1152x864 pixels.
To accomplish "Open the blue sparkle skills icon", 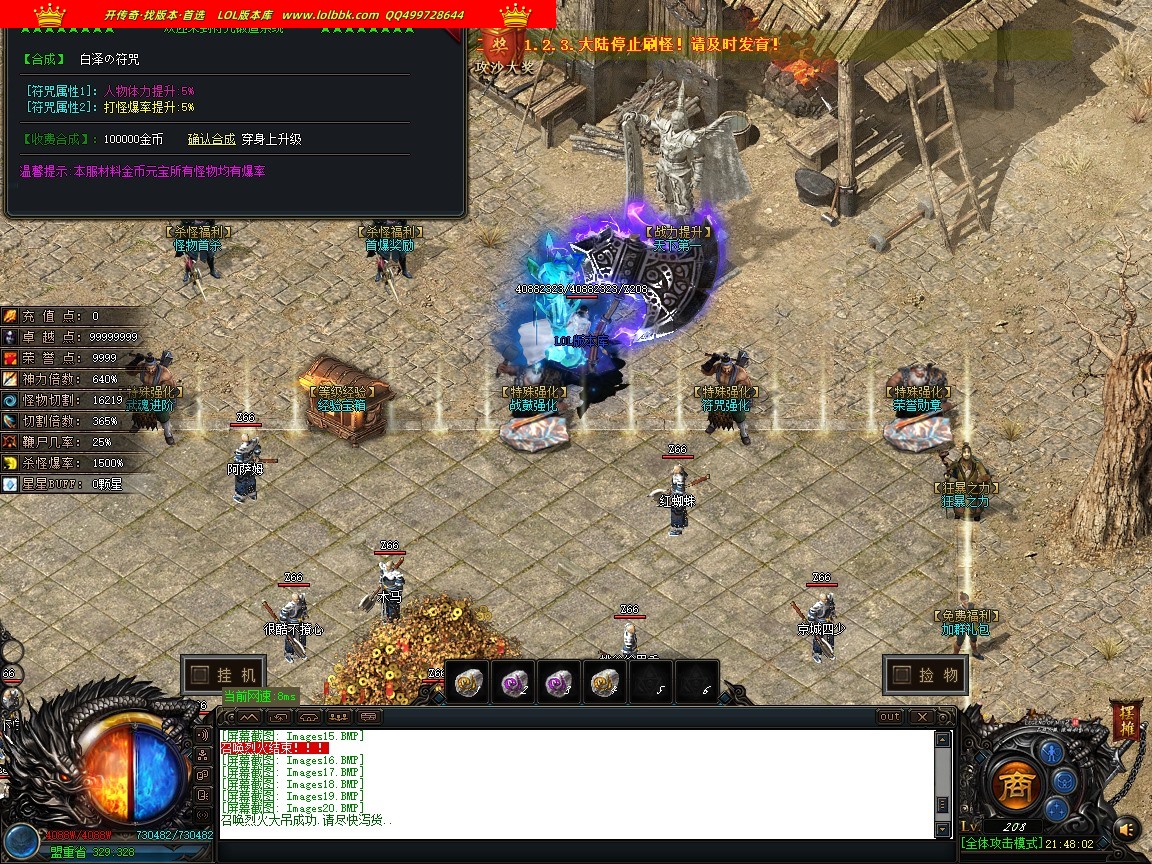I will click(1054, 809).
